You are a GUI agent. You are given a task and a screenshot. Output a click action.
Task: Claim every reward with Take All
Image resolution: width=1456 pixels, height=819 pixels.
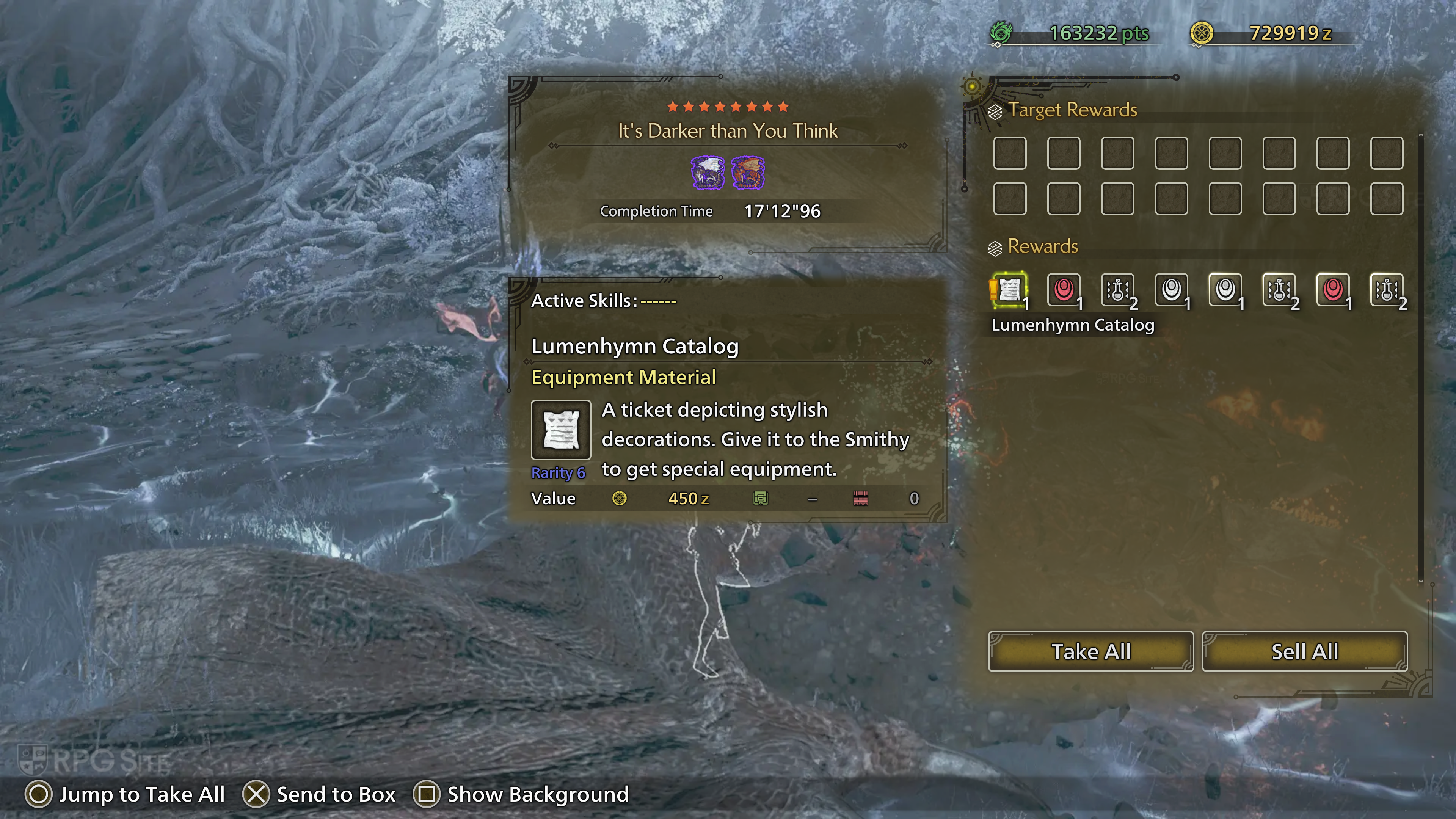(x=1090, y=652)
